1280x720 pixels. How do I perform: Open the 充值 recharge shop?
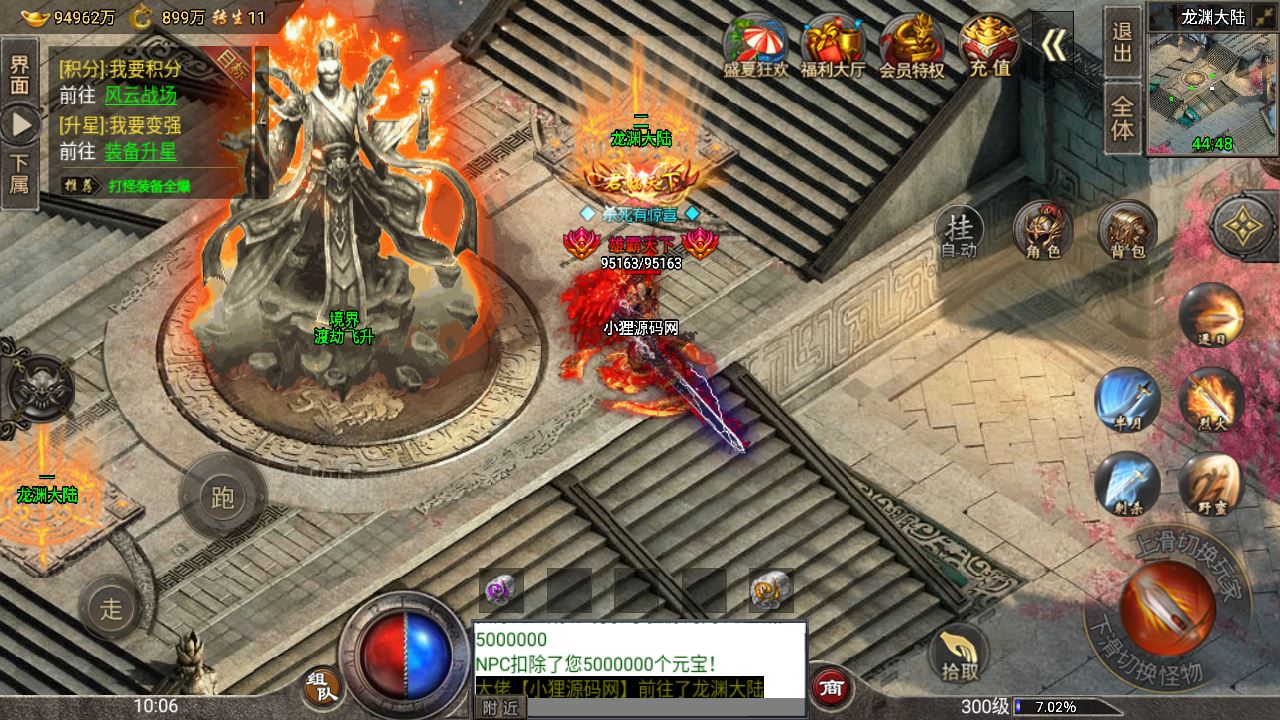click(x=989, y=46)
